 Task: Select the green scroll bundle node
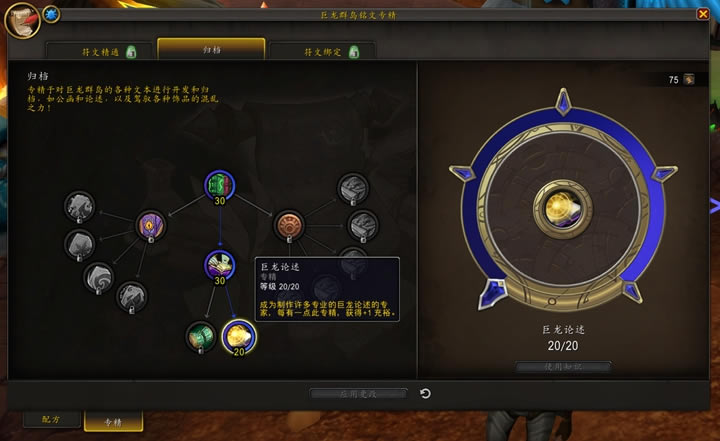tap(200, 335)
